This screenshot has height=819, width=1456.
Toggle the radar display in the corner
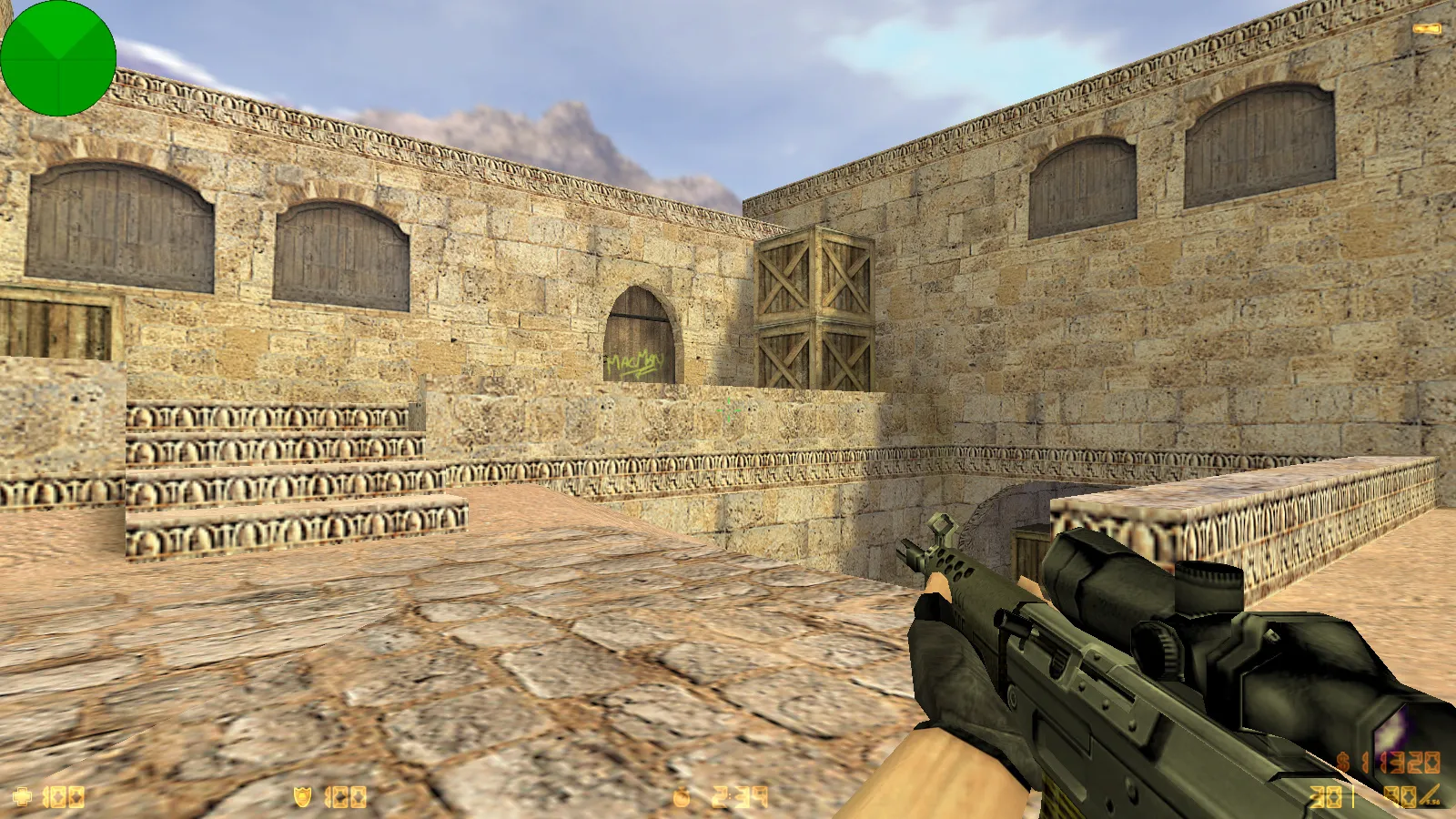(x=57, y=57)
